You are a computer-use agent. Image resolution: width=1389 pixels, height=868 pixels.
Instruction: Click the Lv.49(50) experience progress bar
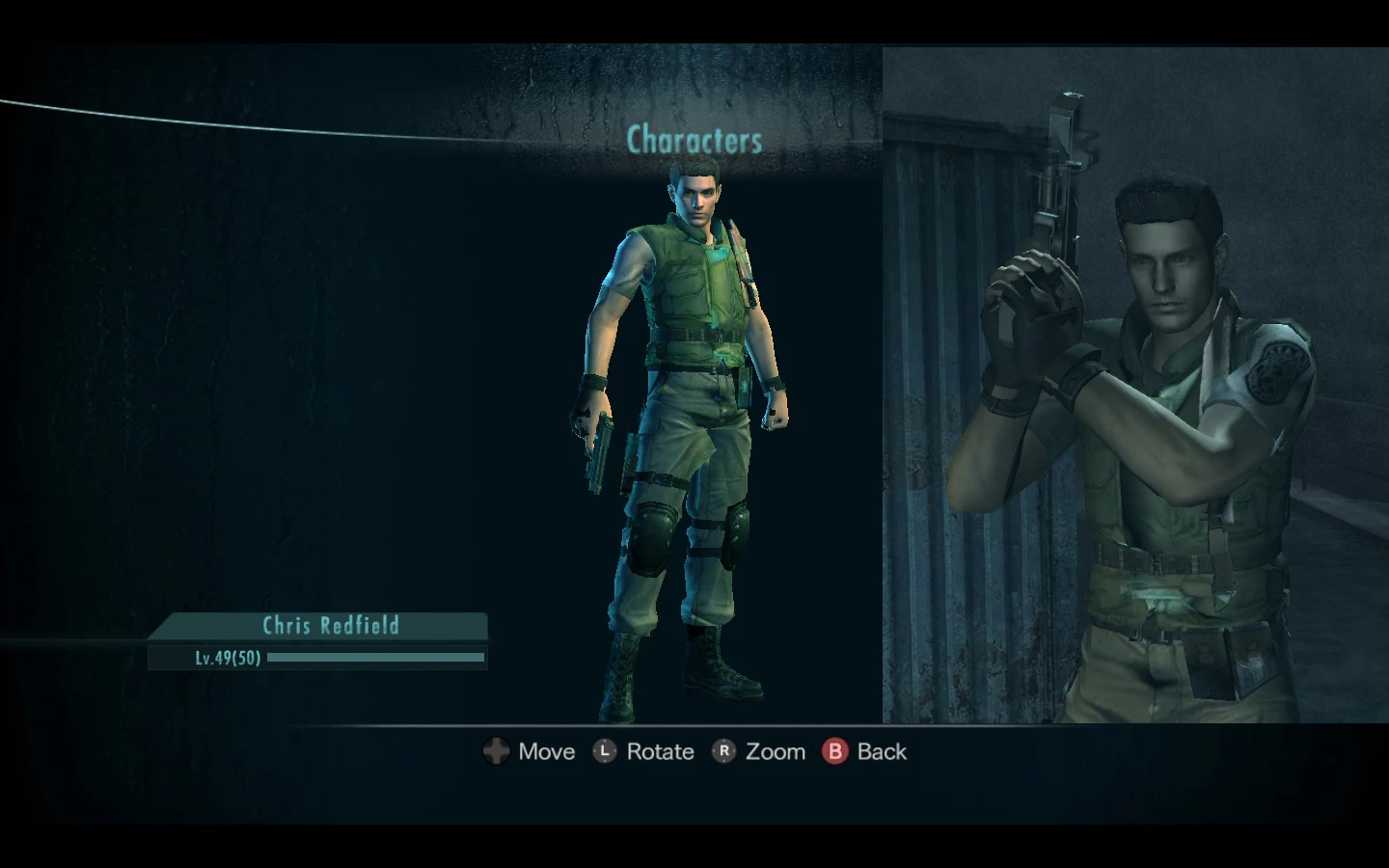pyautogui.click(x=376, y=659)
